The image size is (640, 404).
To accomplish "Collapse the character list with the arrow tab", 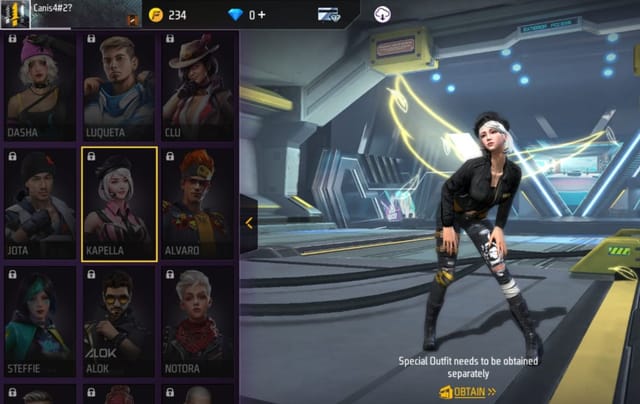I will pos(248,224).
